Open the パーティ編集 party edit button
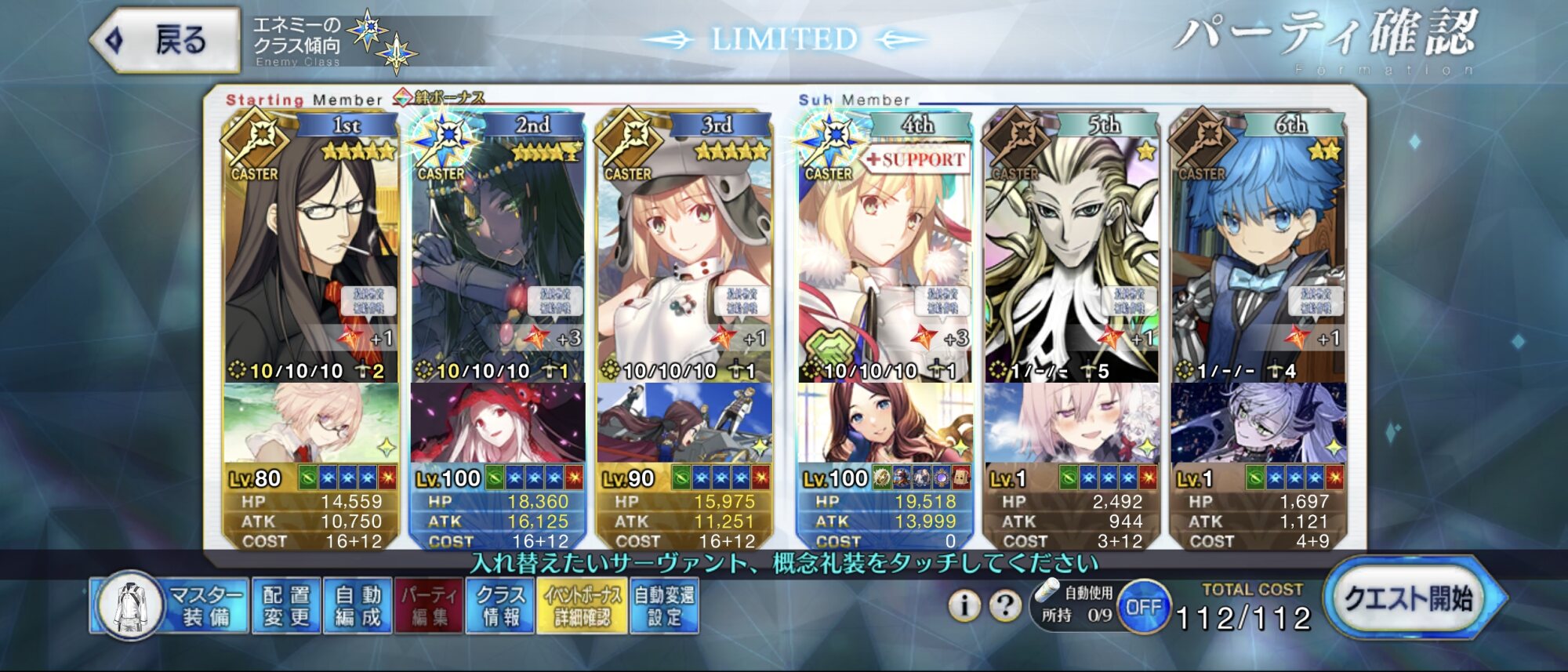This screenshot has height=672, width=1568. (x=430, y=605)
